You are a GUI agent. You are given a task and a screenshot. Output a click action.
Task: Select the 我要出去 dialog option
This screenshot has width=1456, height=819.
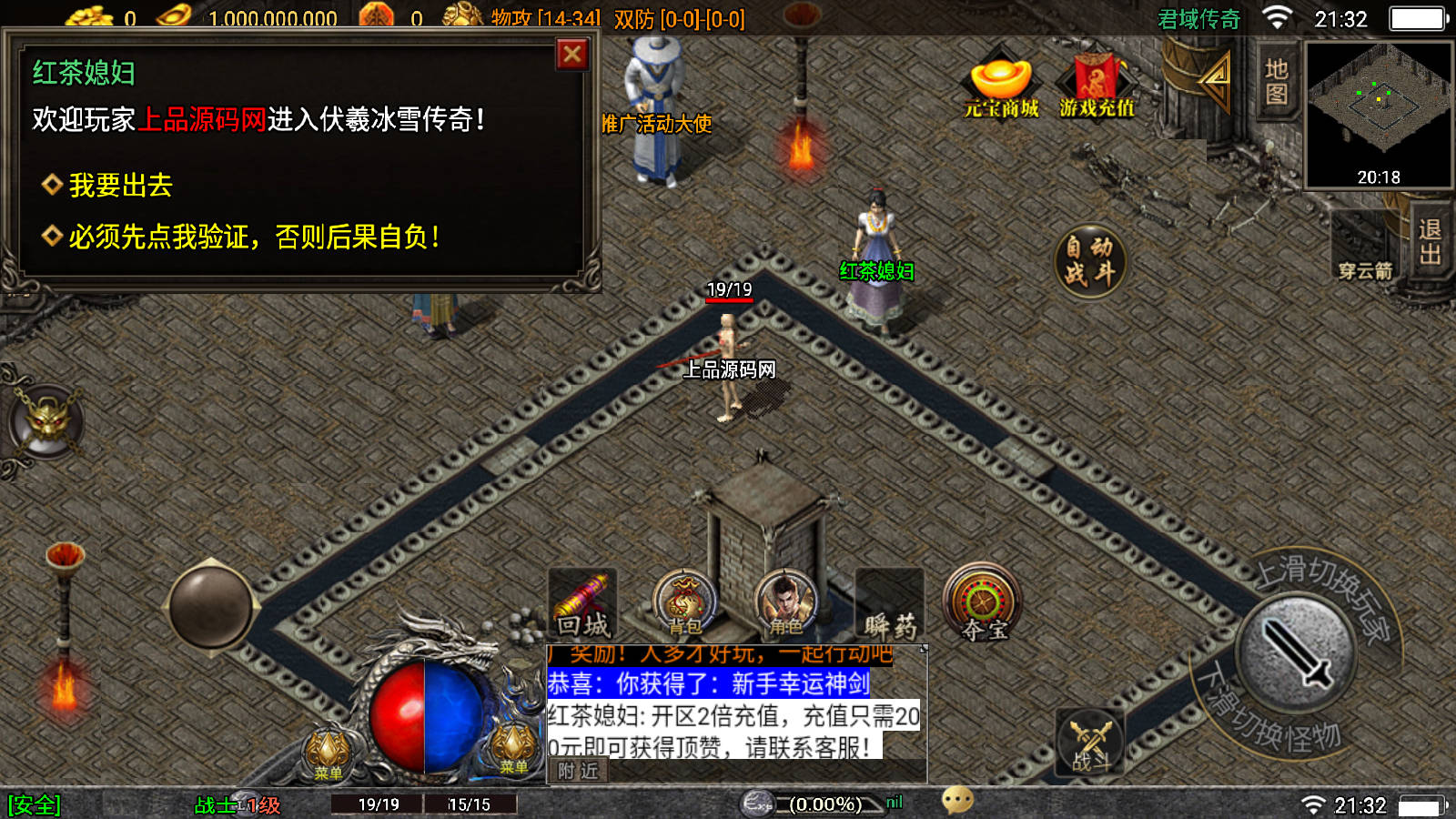point(118,185)
